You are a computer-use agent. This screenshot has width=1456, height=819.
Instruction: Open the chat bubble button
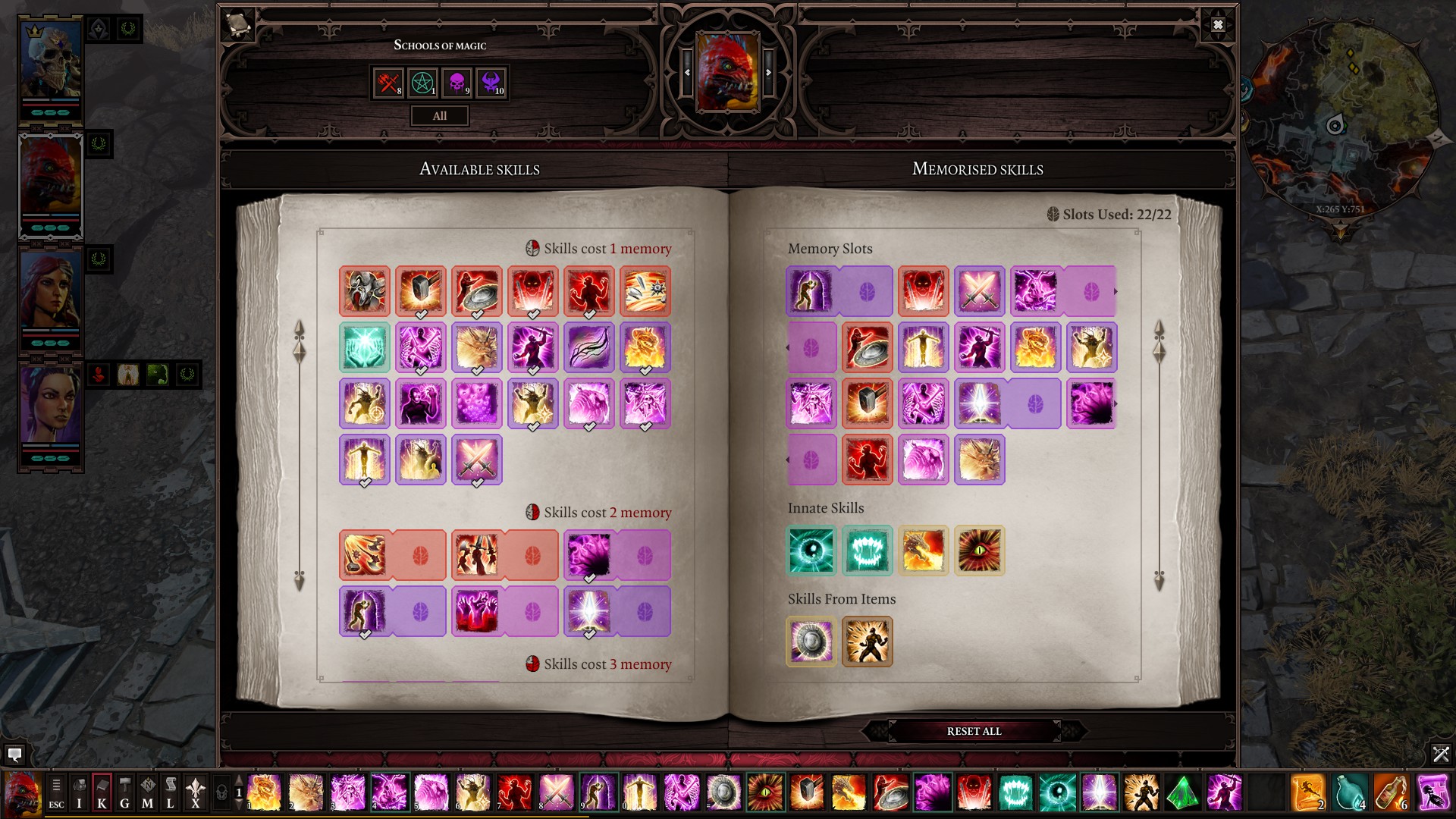click(14, 755)
